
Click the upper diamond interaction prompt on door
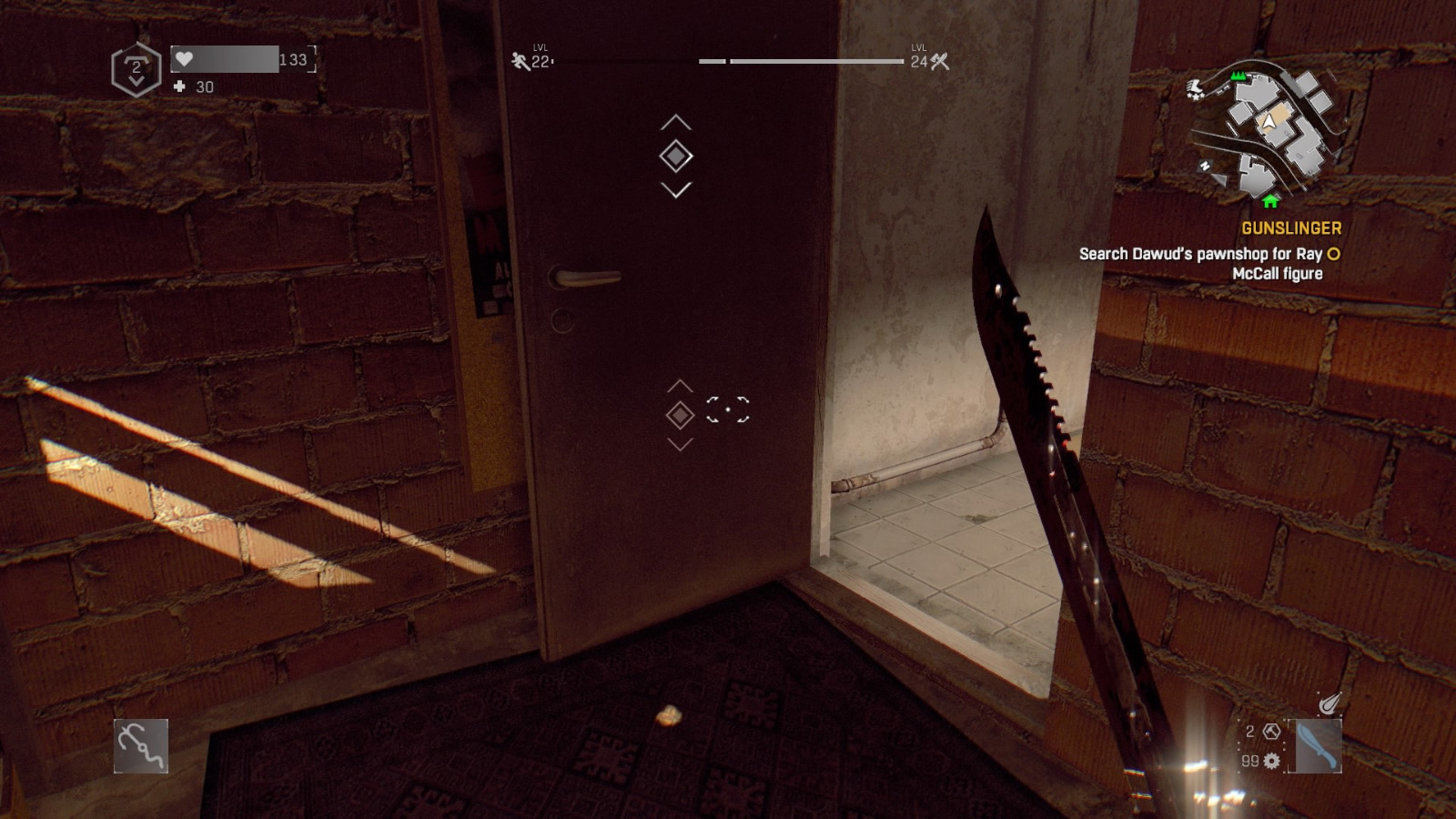(x=675, y=157)
